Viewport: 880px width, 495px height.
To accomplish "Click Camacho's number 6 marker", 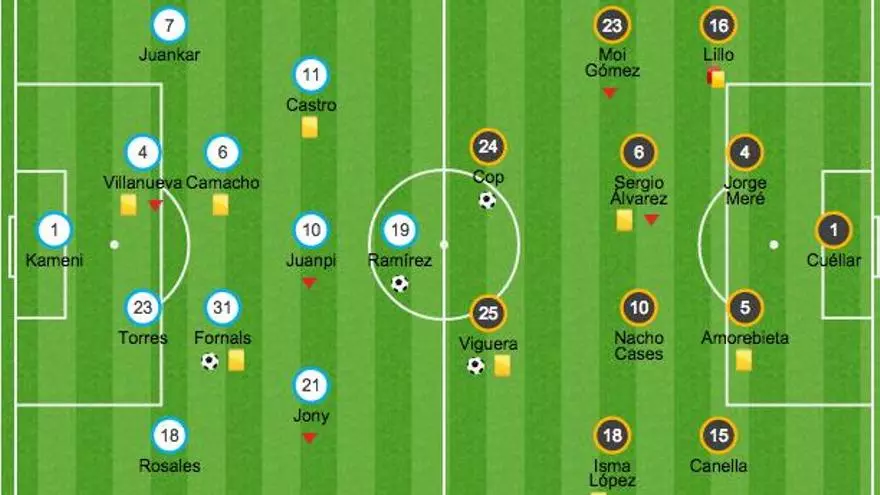I will click(222, 153).
